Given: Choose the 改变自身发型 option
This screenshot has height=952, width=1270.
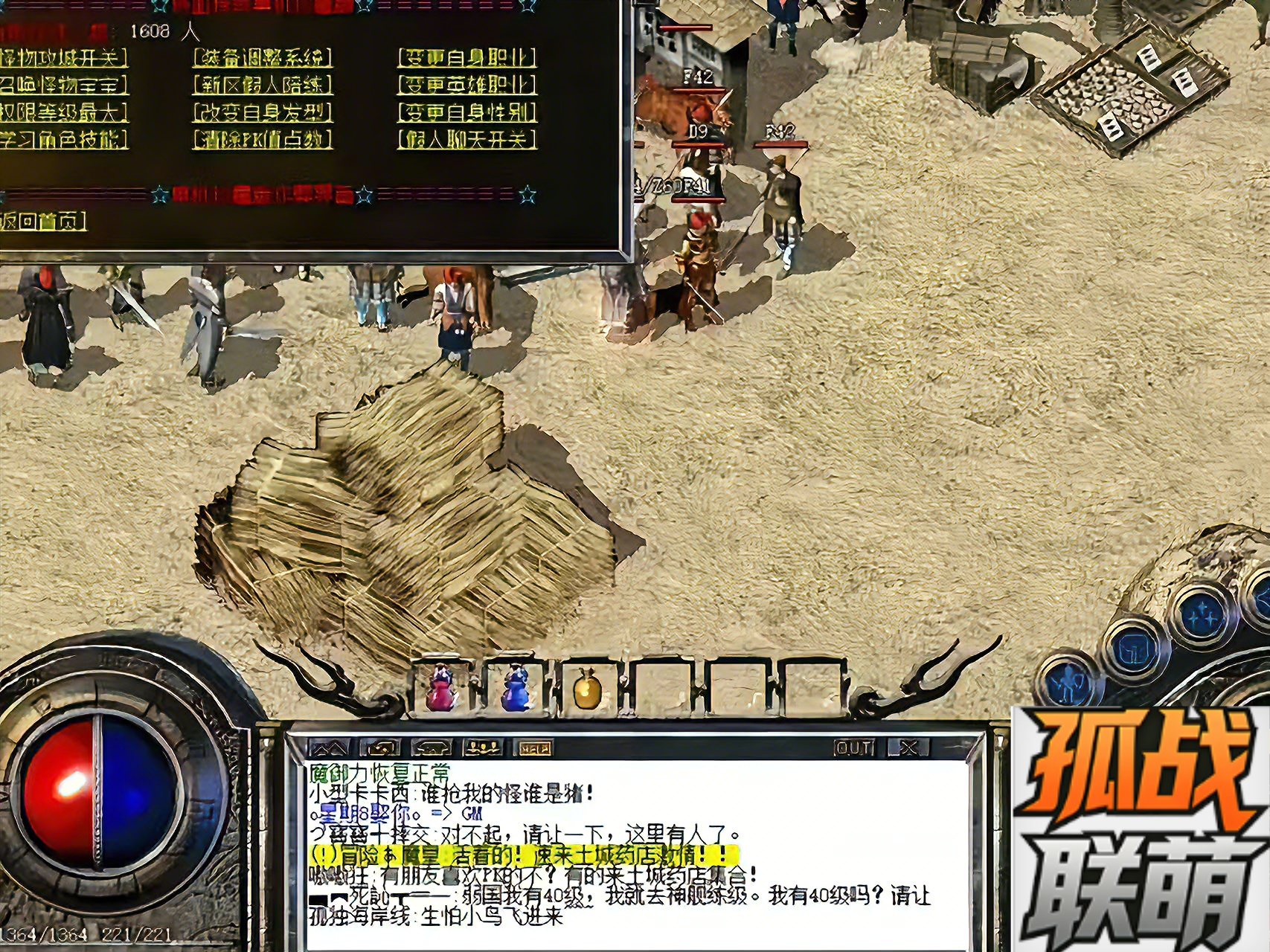Looking at the screenshot, I should coord(262,112).
